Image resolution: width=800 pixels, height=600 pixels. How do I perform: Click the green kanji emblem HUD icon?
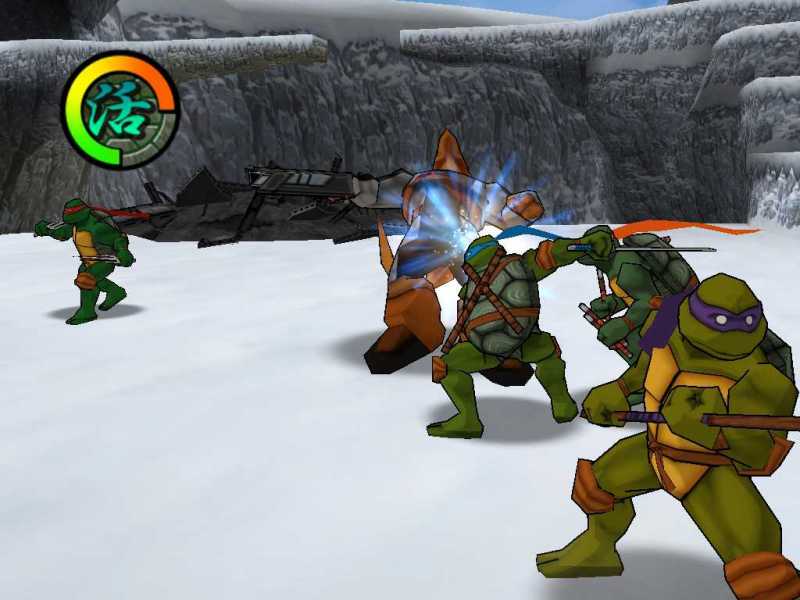click(119, 110)
